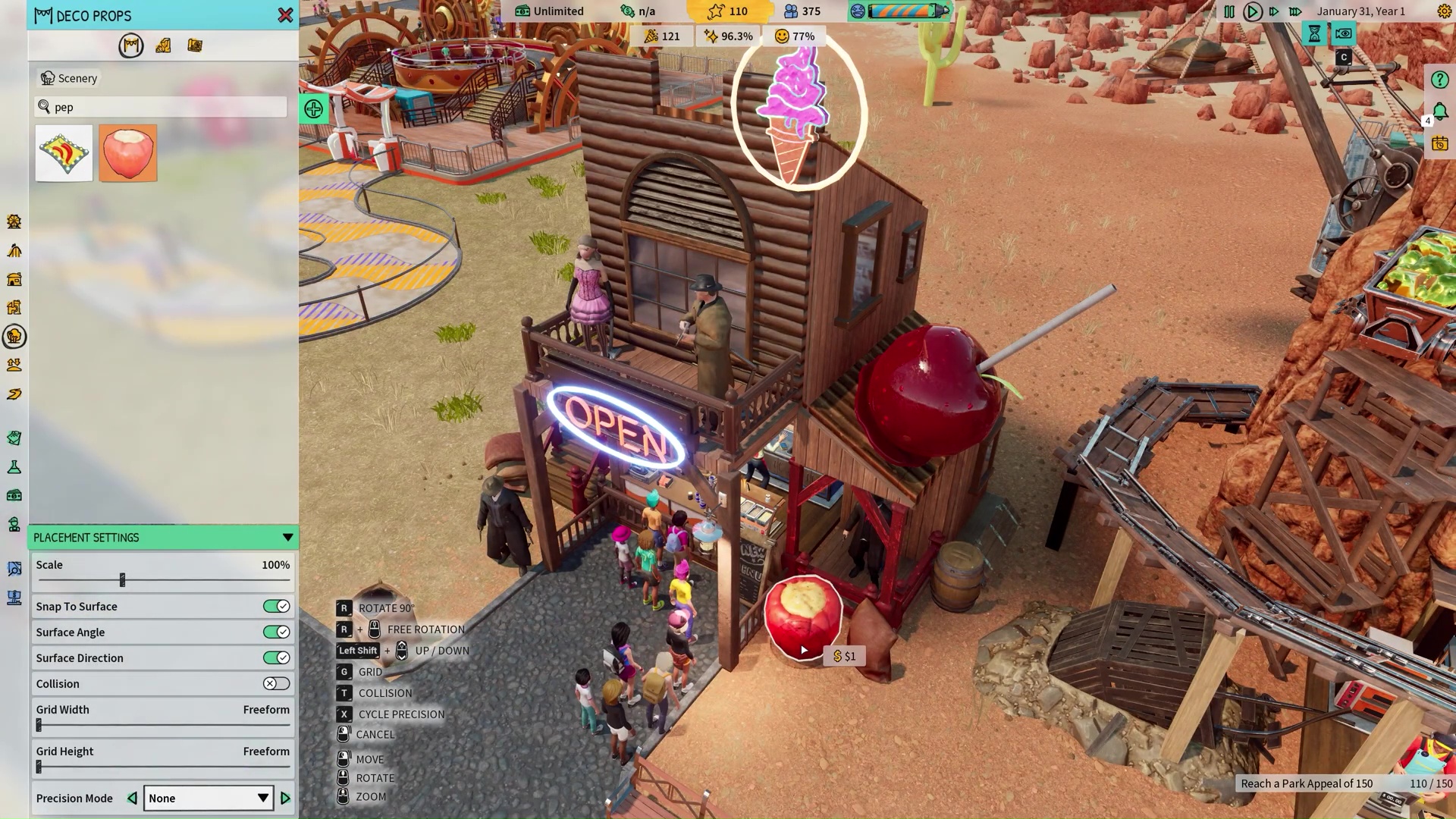
Task: Toggle the Surface Angle switch
Action: 276,632
